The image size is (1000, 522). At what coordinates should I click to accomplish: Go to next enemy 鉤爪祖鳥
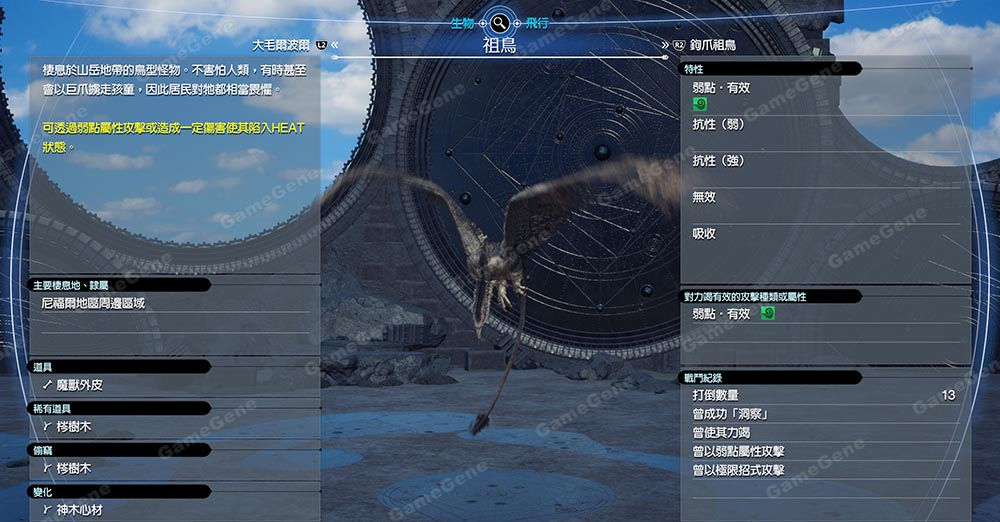pos(712,46)
